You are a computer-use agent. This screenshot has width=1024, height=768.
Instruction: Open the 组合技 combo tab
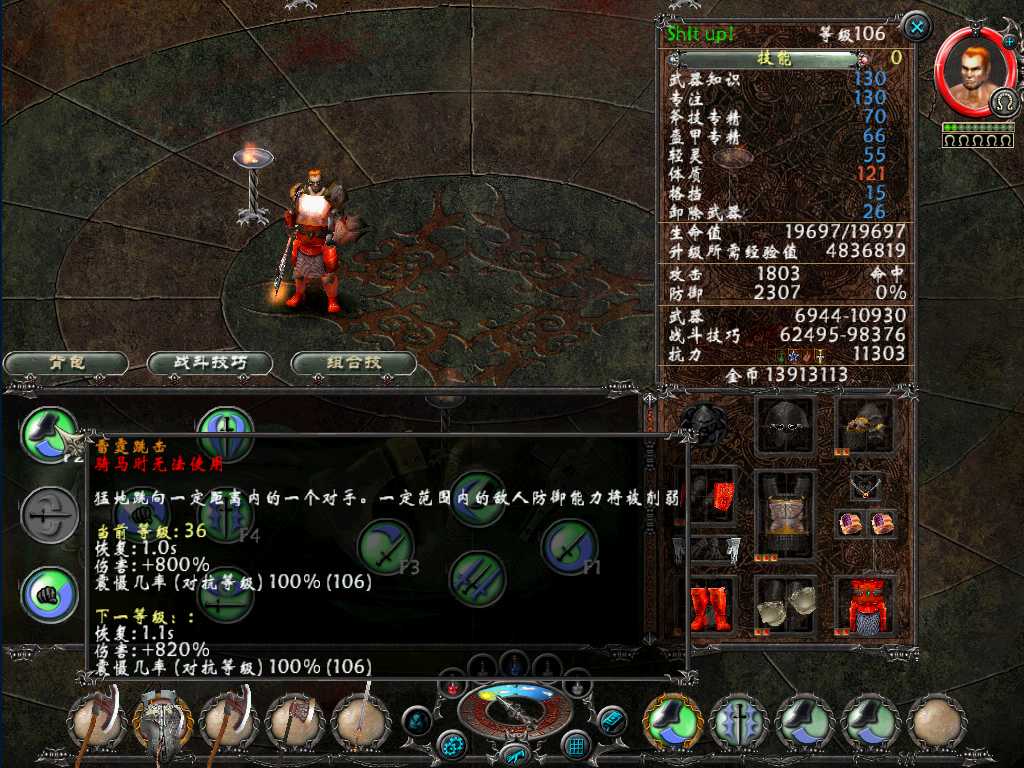pos(353,363)
